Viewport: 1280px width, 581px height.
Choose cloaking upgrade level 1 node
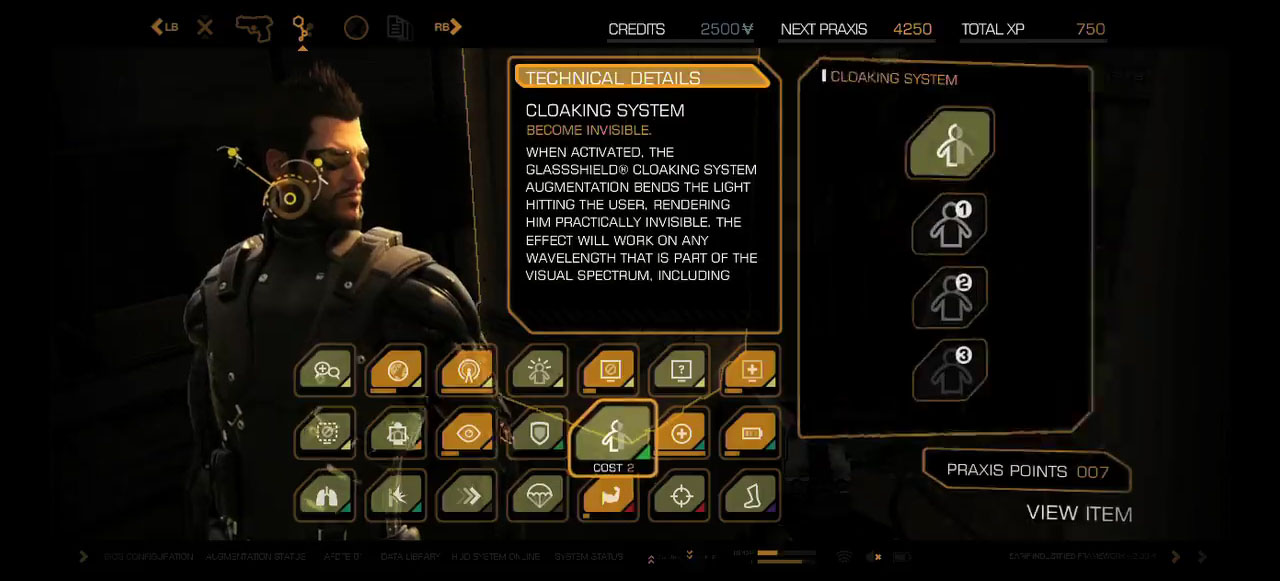[x=949, y=225]
